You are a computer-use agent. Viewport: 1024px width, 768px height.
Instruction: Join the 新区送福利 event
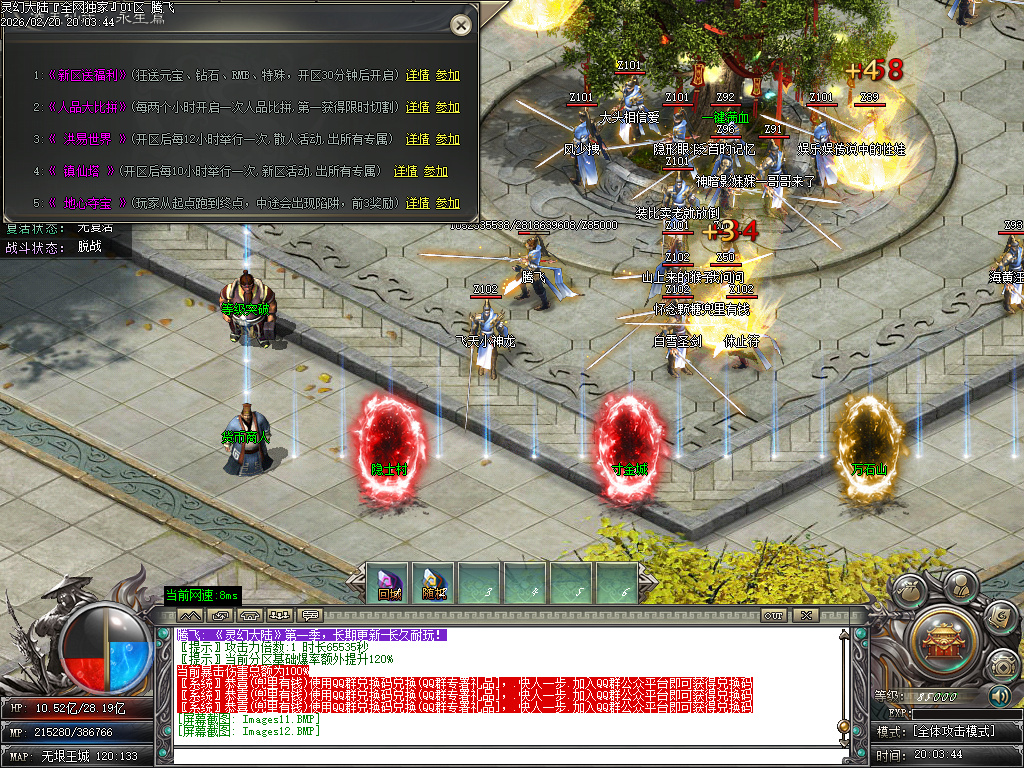(448, 75)
